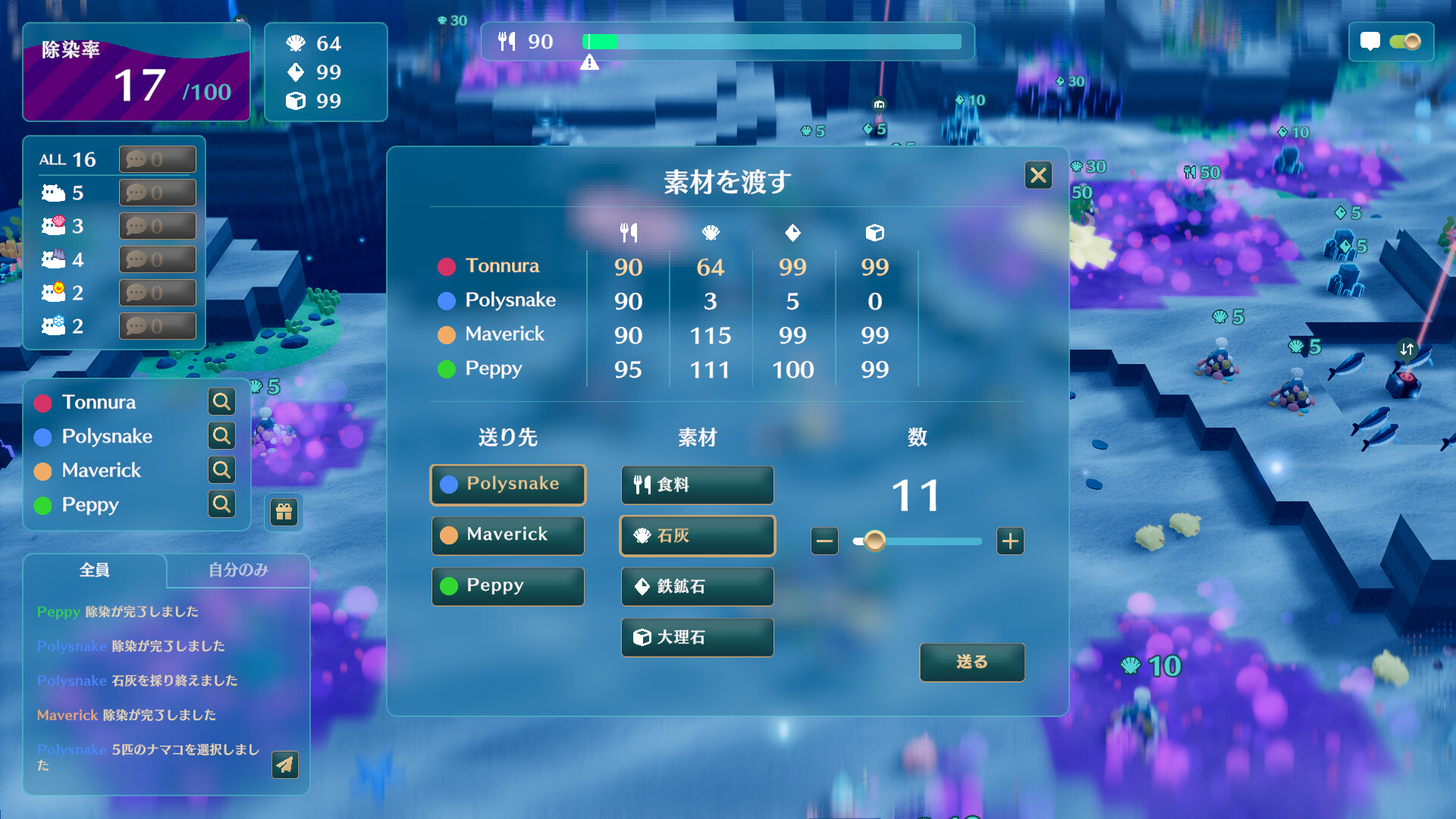Click the shell resource icon in the top-left panel
The image size is (1456, 819).
(296, 43)
